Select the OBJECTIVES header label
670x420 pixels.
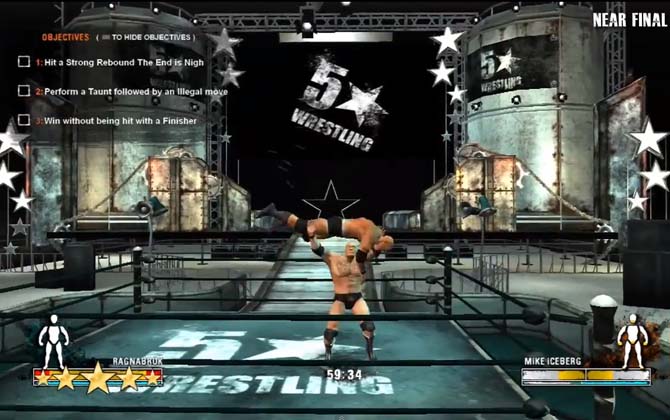[x=65, y=37]
